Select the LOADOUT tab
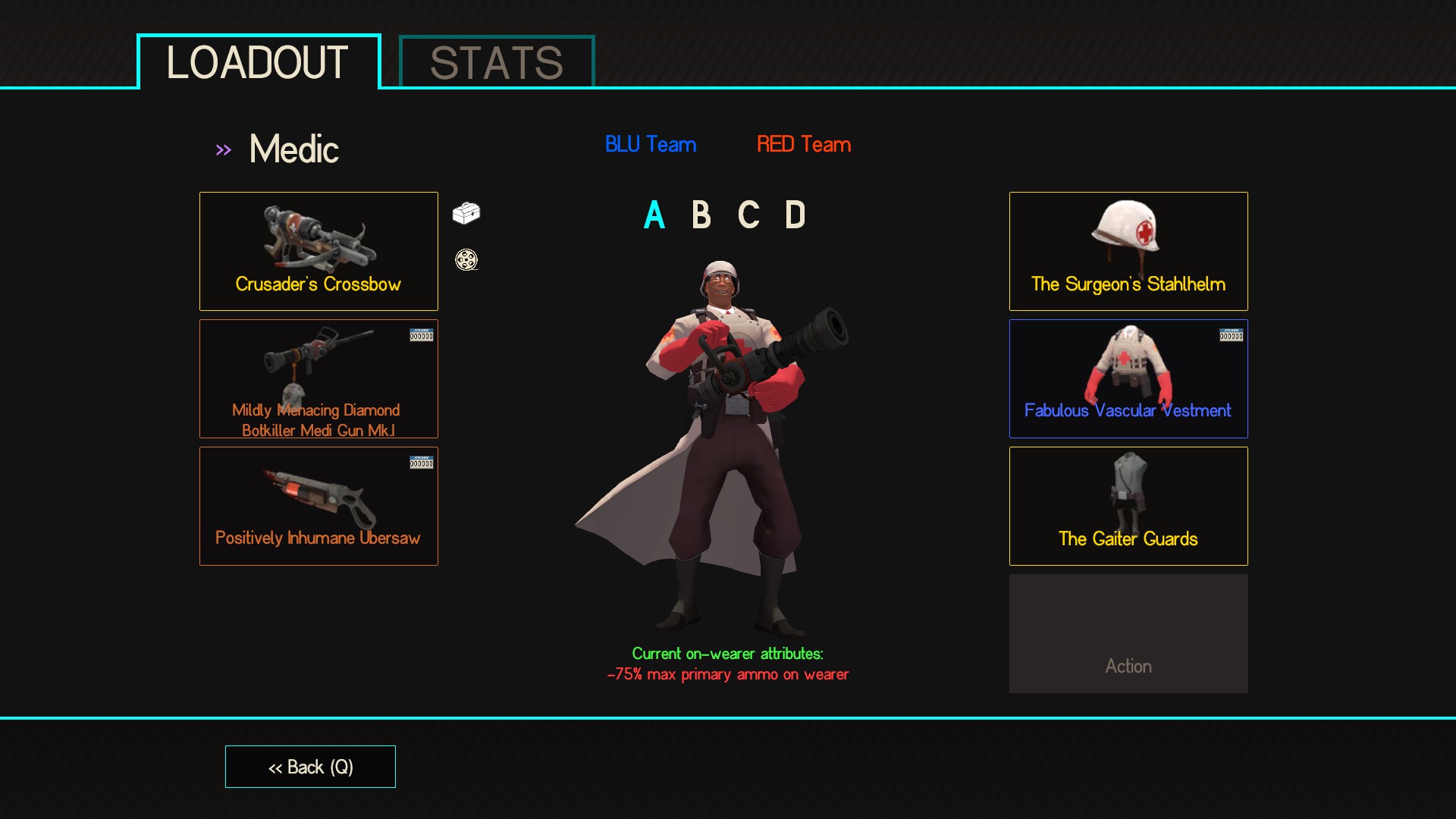Viewport: 1456px width, 819px height. 258,62
